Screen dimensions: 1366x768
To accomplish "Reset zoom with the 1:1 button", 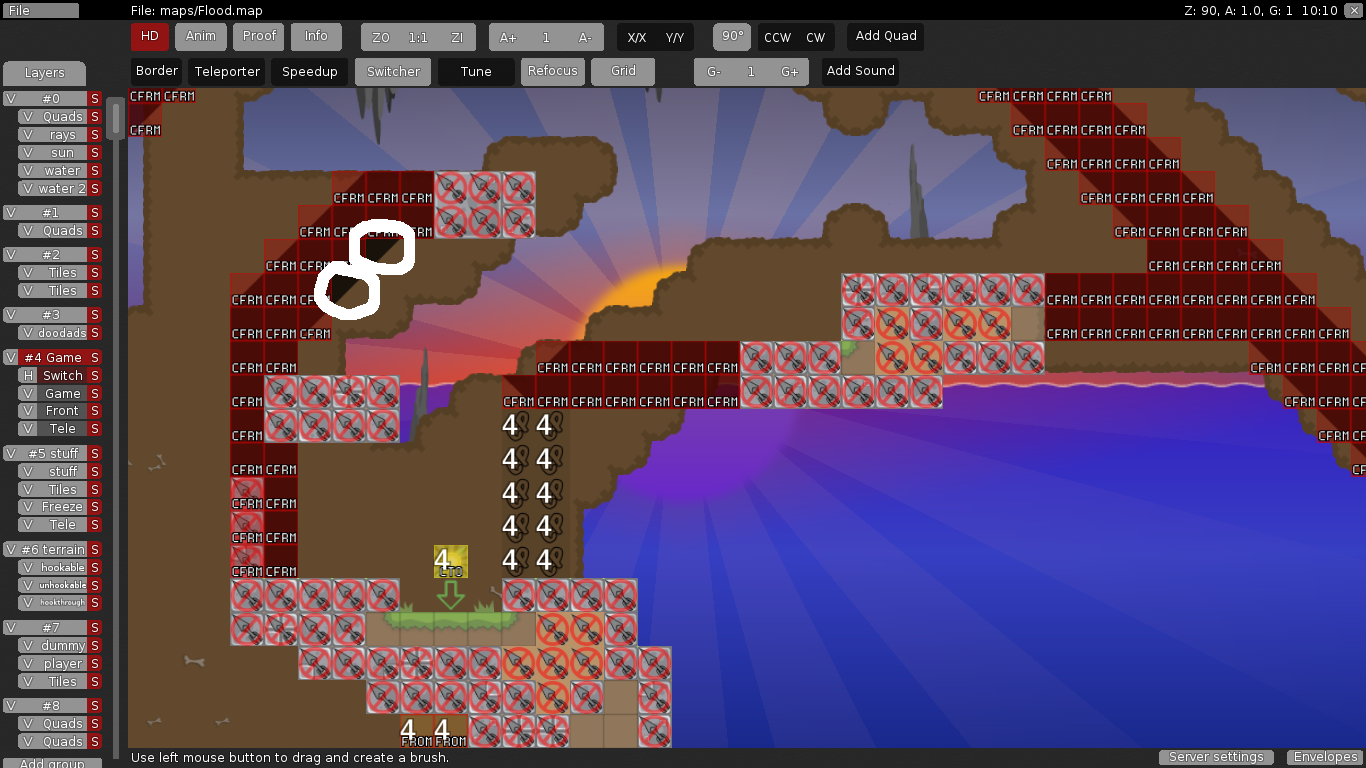I will pos(418,38).
